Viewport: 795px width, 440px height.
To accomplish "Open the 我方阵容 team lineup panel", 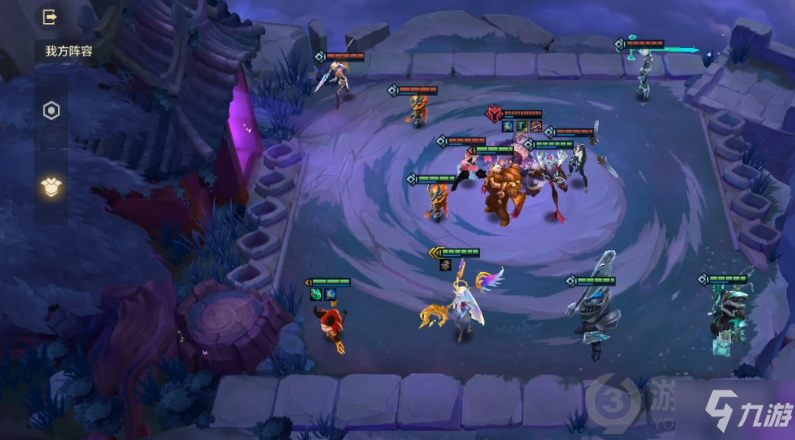I will click(67, 51).
